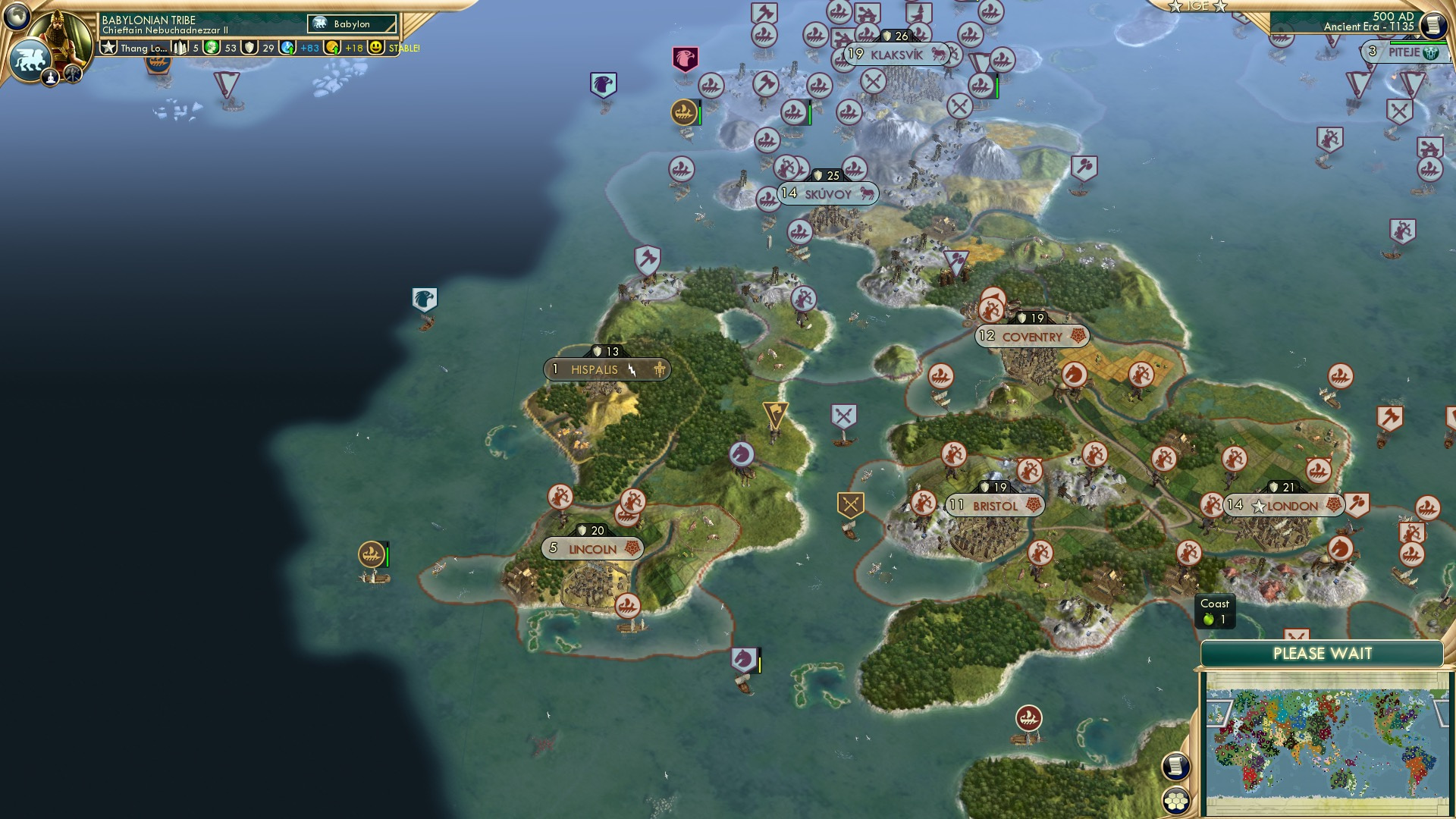Click the gold coin icon showing +18

(331, 48)
